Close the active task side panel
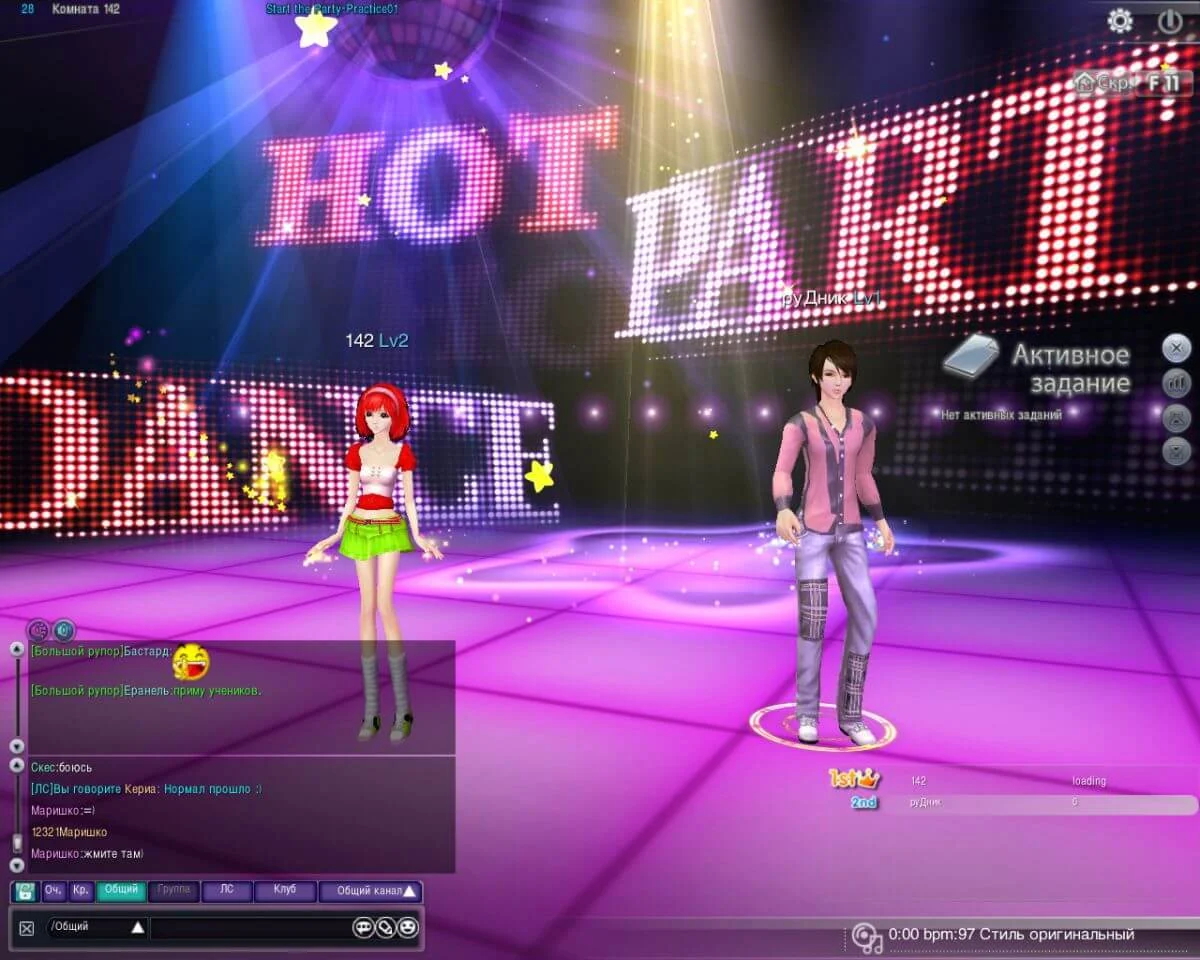The image size is (1200, 960). [x=1177, y=348]
